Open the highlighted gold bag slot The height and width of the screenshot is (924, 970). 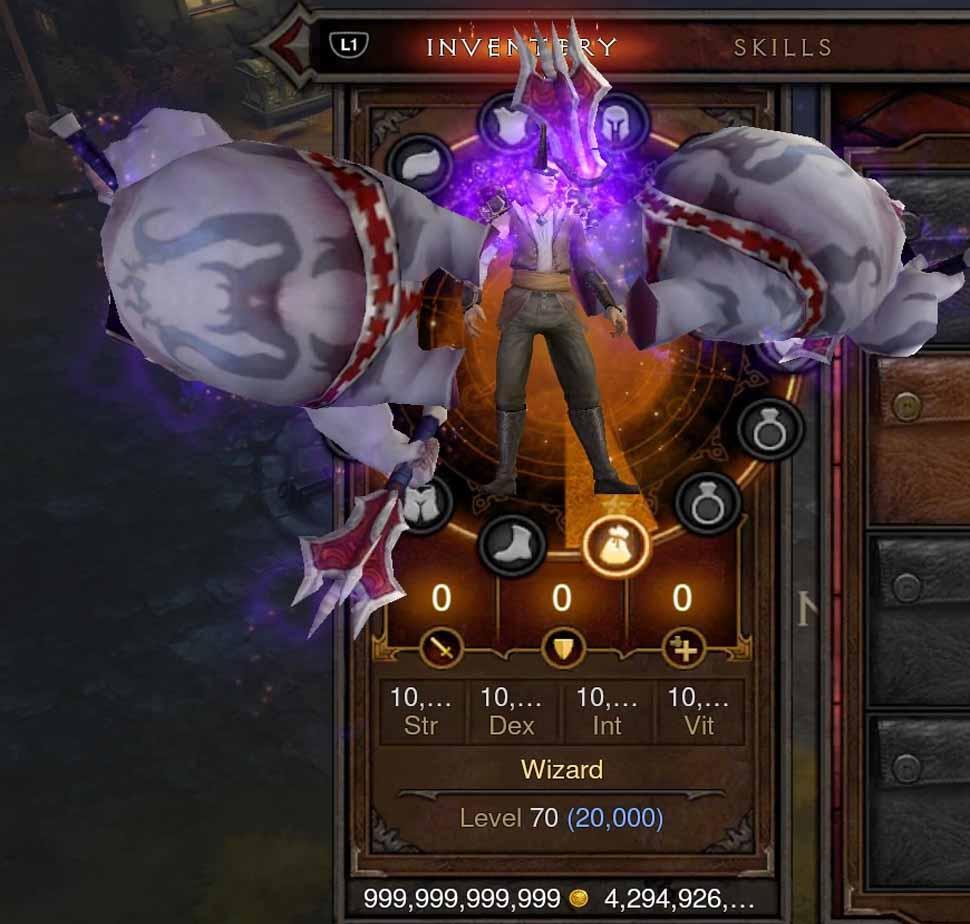(616, 547)
